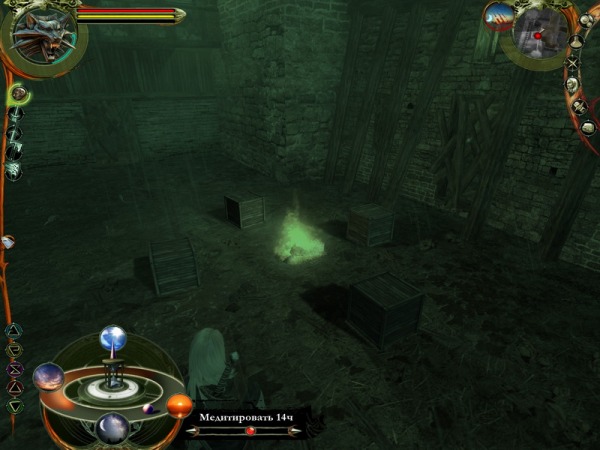600x450 pixels.
Task: Open the crossed swords panel icon
Action: (572, 63)
